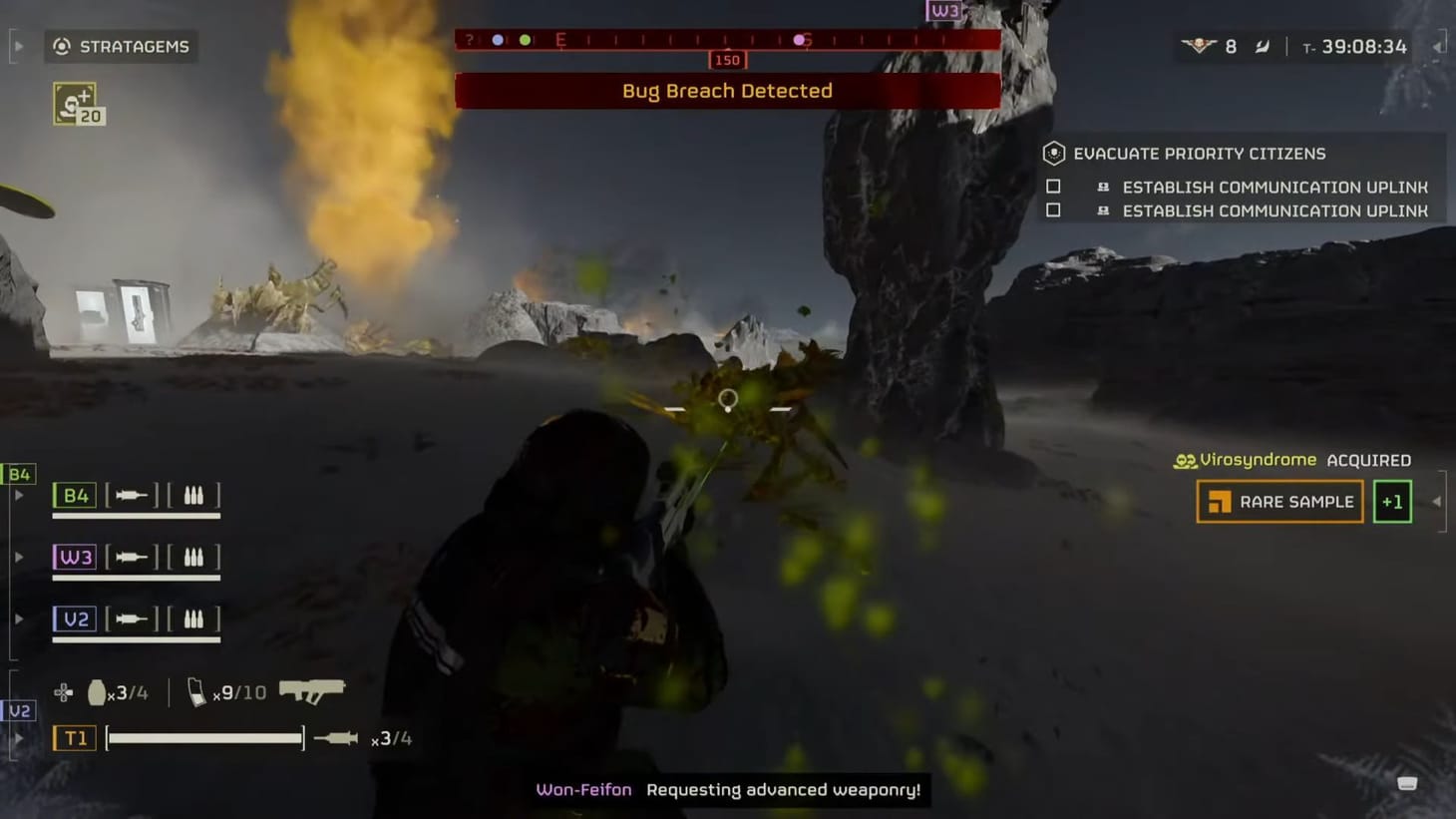This screenshot has height=819, width=1456.
Task: Select the stim syringe icon on B4's row
Action: (x=130, y=495)
